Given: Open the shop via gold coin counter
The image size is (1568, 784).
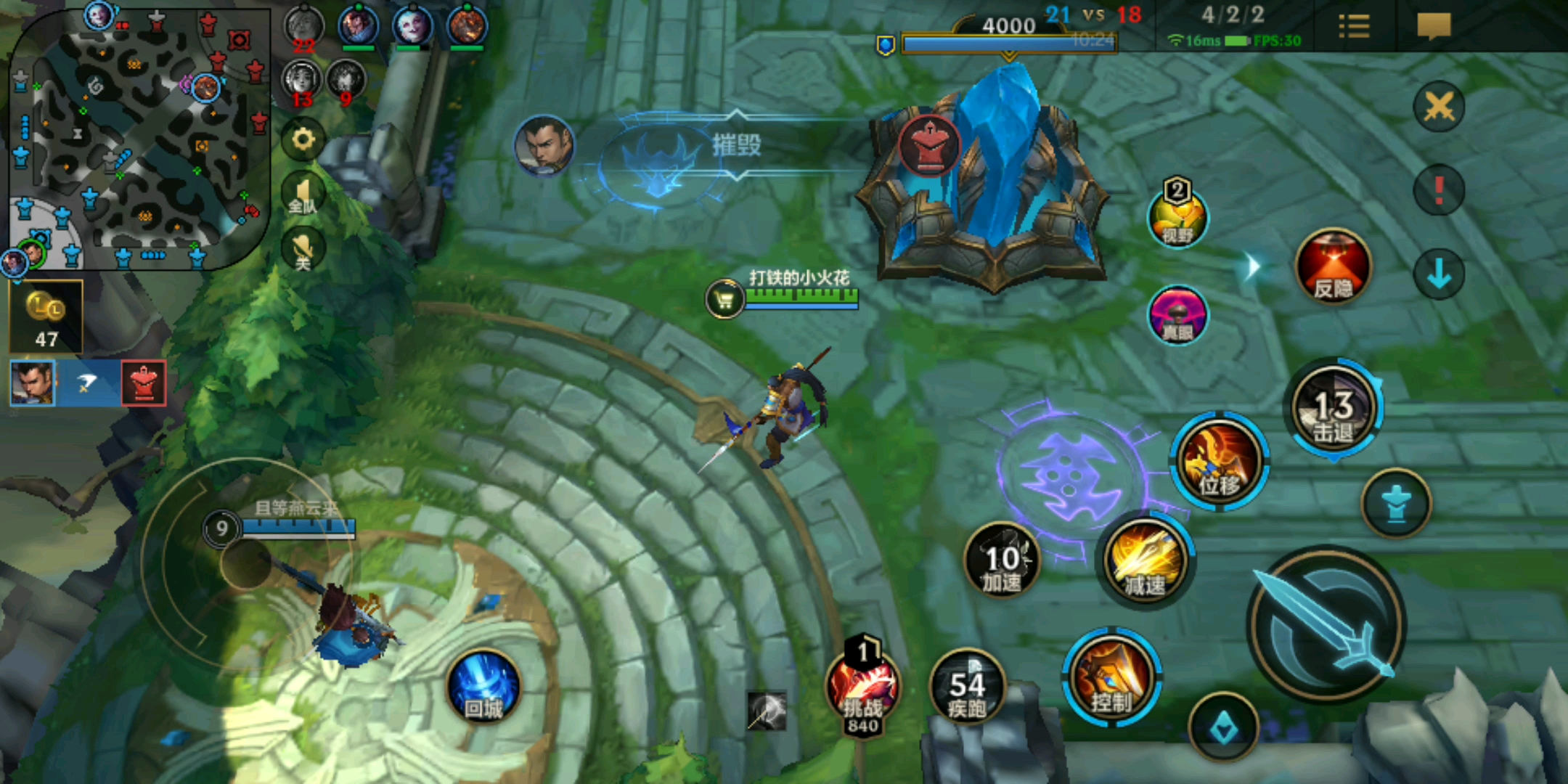Looking at the screenshot, I should 46,317.
